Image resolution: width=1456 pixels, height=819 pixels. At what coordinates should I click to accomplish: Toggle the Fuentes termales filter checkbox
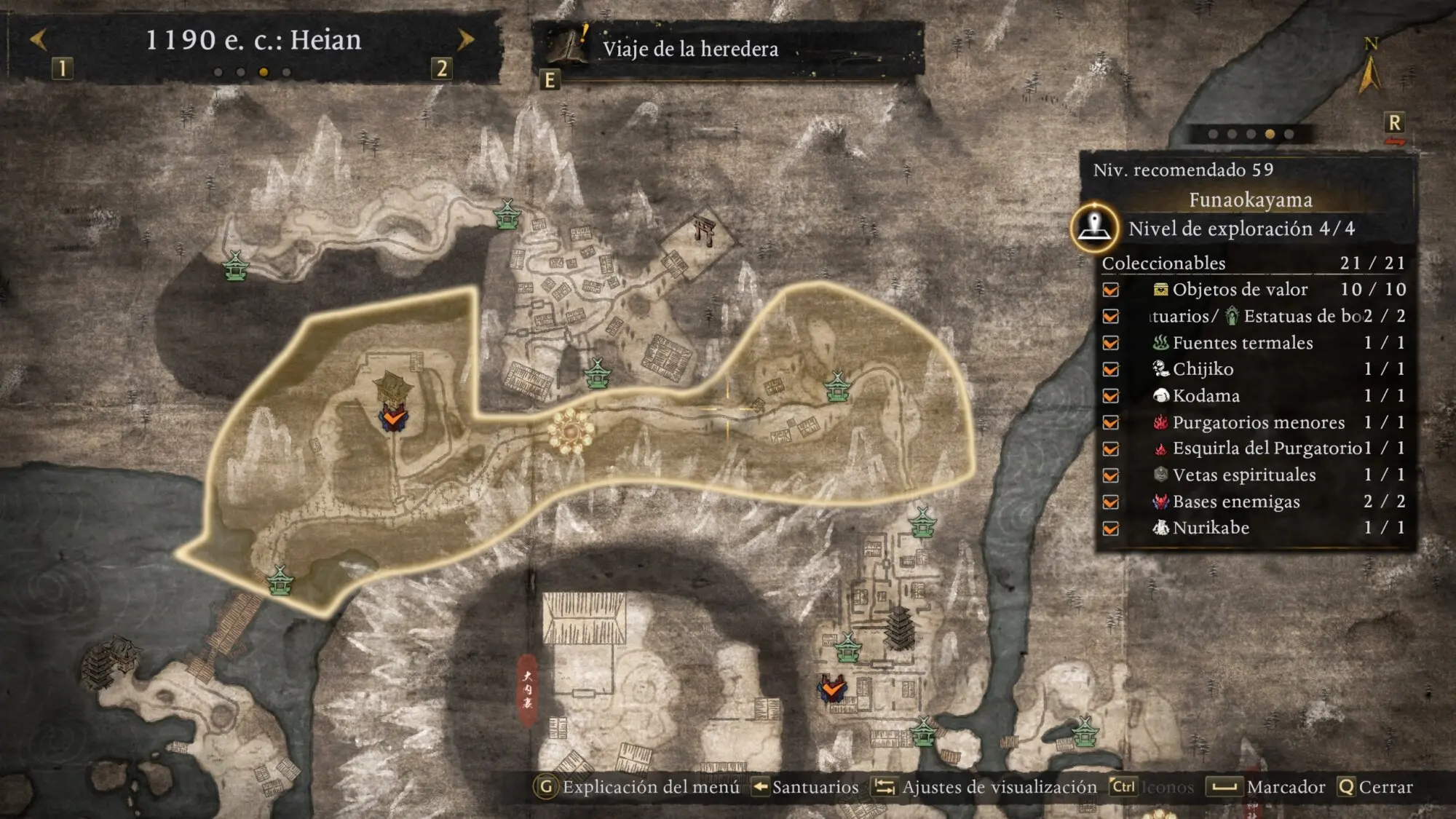[1111, 343]
